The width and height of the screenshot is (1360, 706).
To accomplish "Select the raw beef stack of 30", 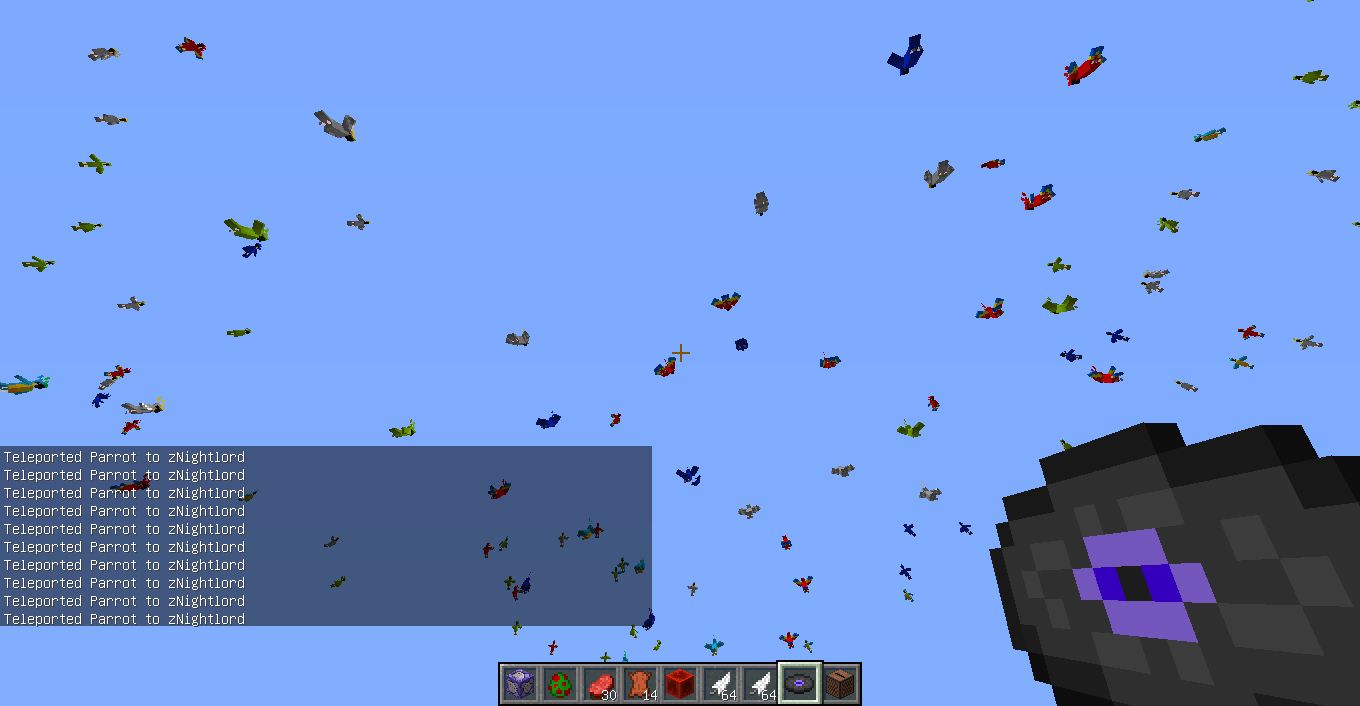I will pyautogui.click(x=600, y=684).
